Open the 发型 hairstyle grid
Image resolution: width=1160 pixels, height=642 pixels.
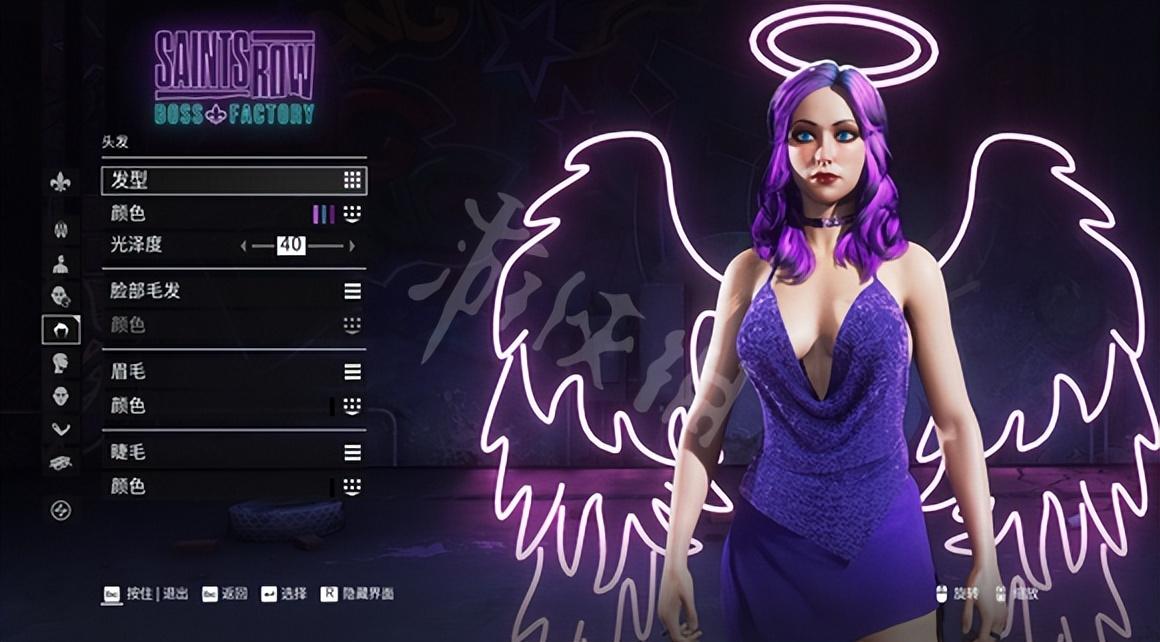tap(234, 180)
